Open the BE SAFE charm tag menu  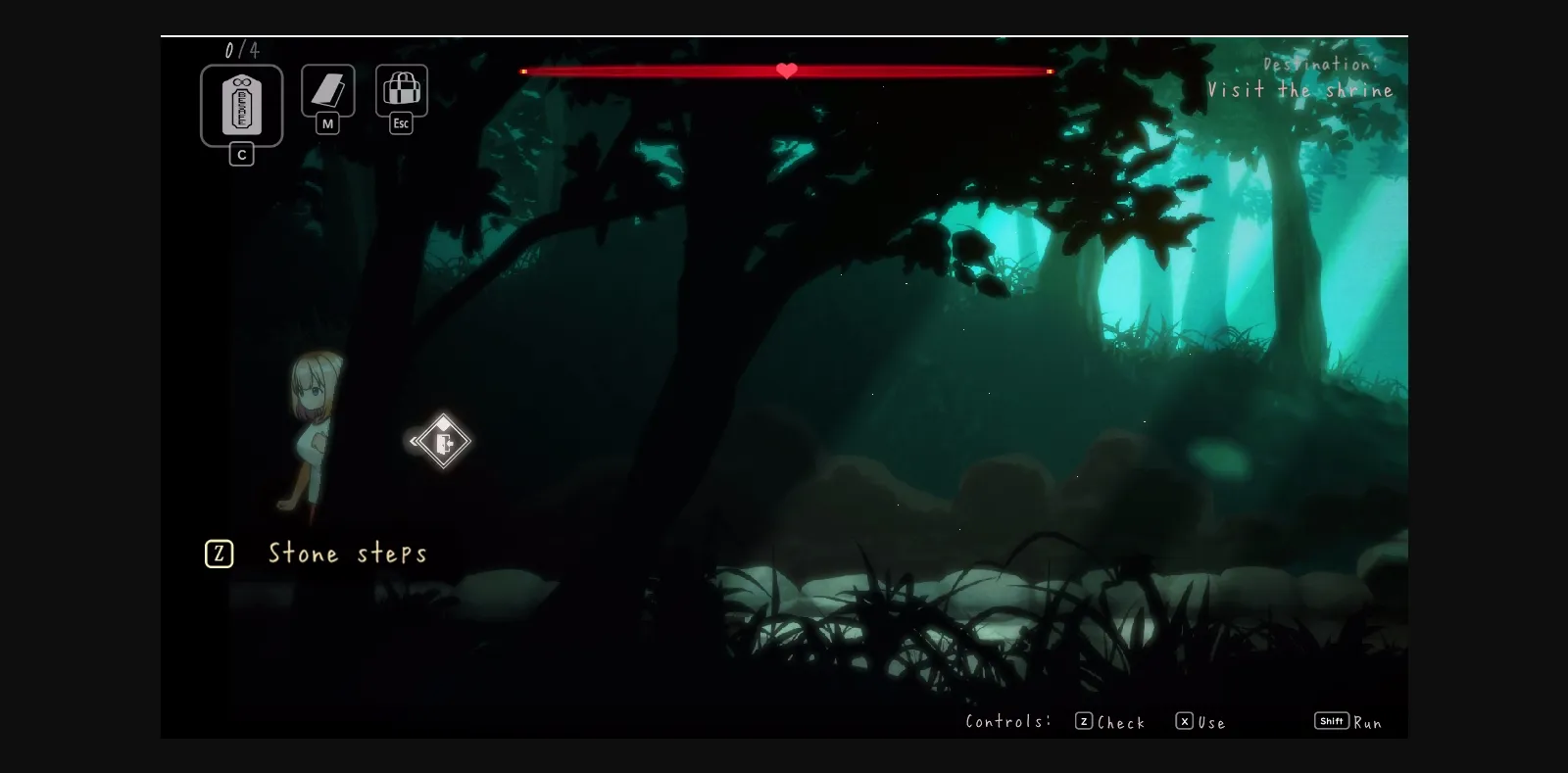[x=241, y=105]
